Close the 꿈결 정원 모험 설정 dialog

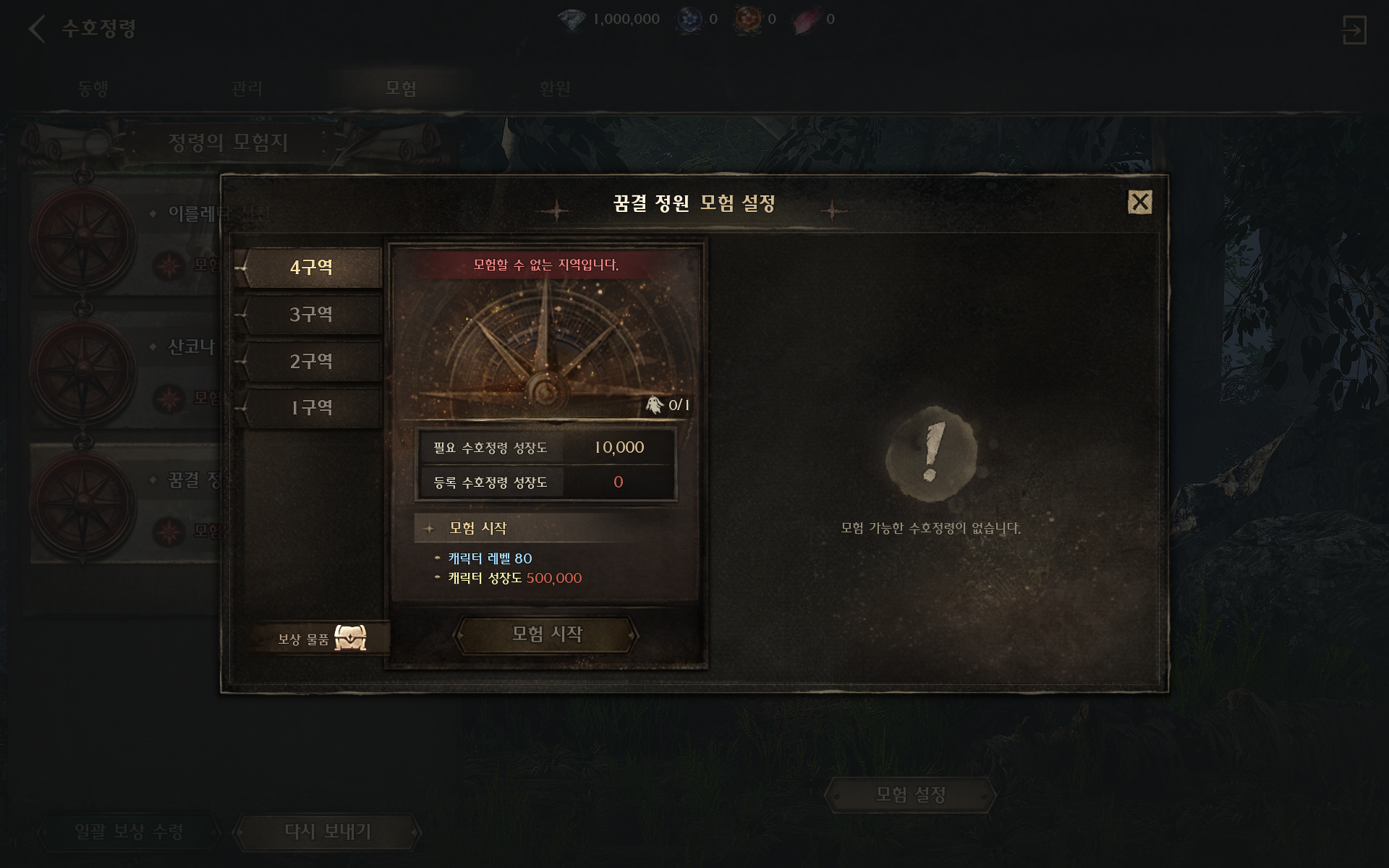tap(1139, 203)
